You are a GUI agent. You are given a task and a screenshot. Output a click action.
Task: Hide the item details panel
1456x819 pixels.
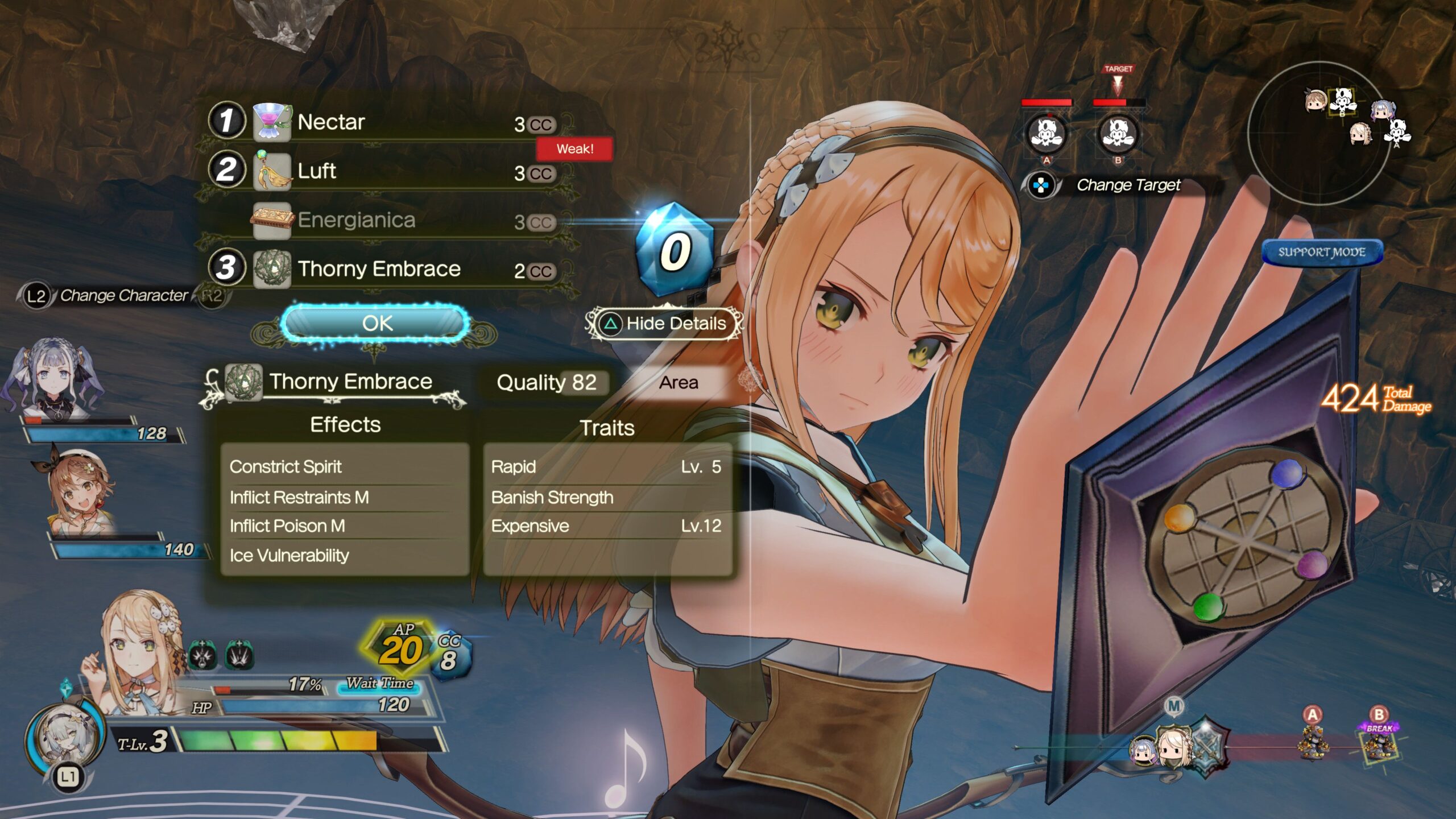pyautogui.click(x=665, y=324)
